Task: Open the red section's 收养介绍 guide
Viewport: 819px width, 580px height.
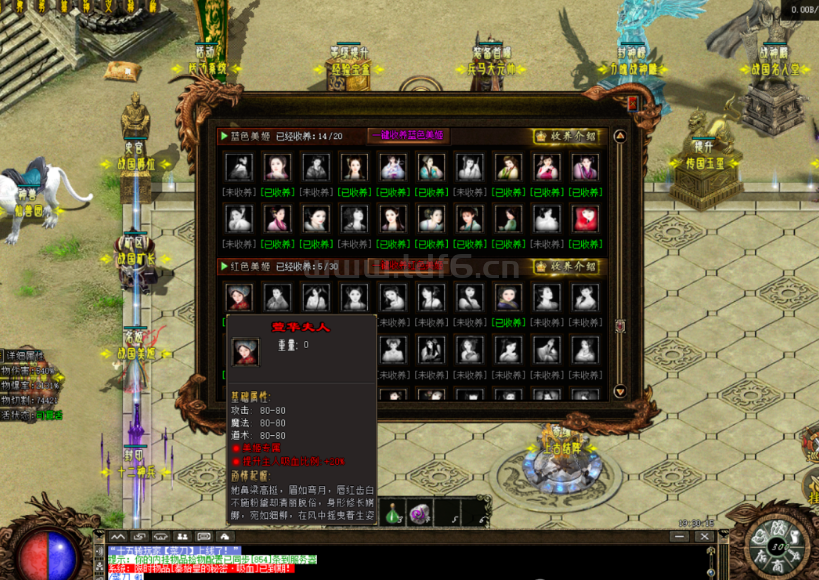Action: (x=566, y=267)
